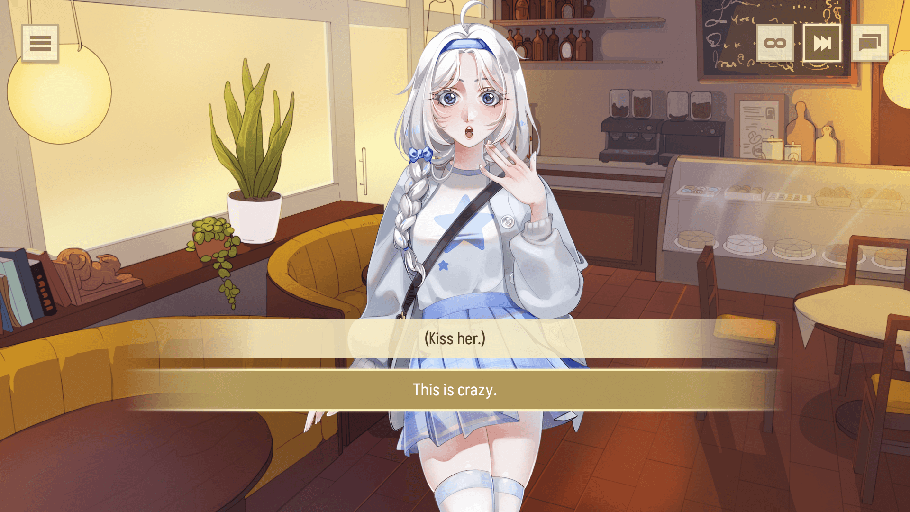Open the dialogue history log
The height and width of the screenshot is (512, 910).
[869, 43]
